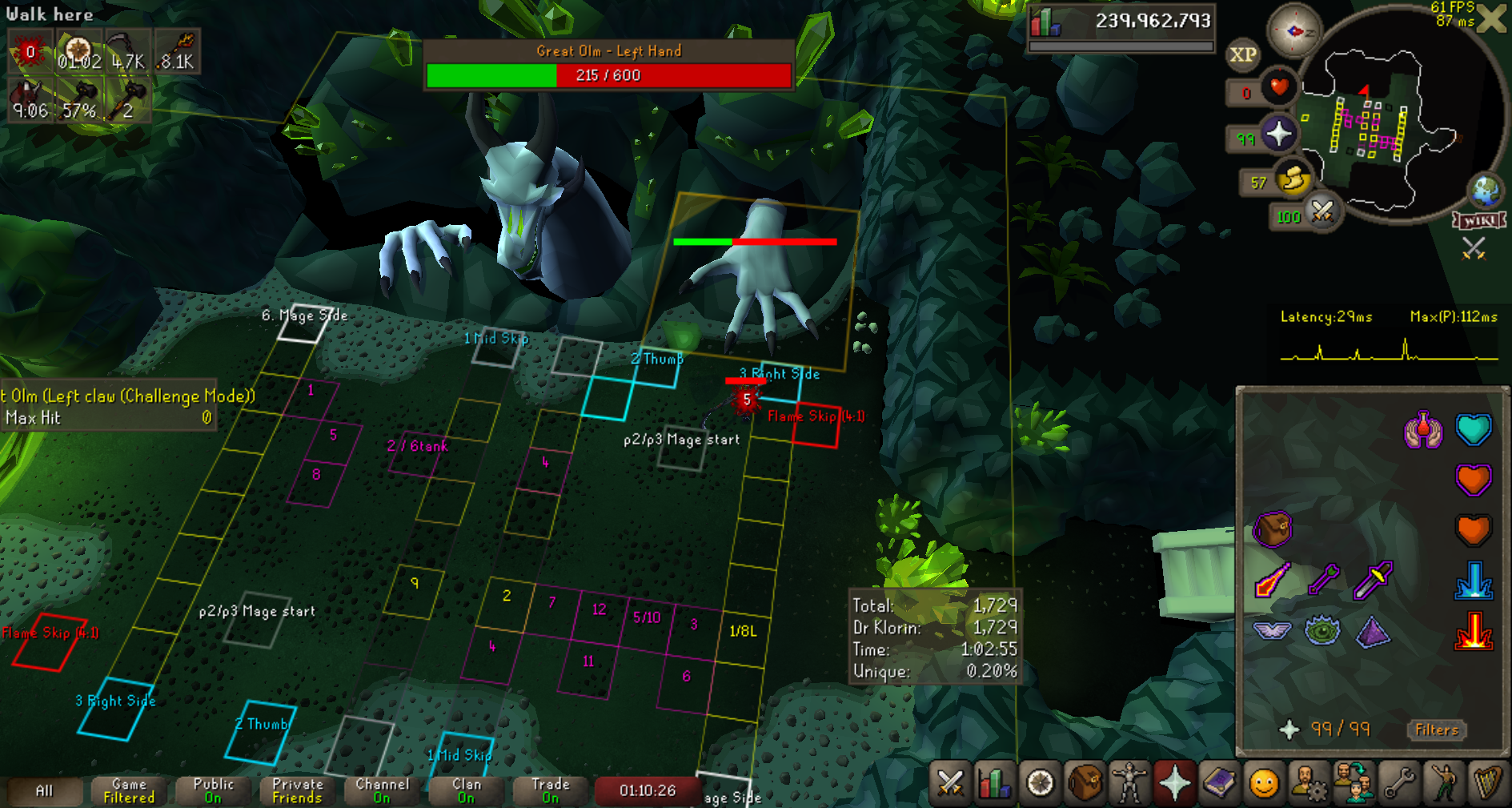This screenshot has height=808, width=1512.
Task: Open the Combat Options tab
Action: [950, 782]
